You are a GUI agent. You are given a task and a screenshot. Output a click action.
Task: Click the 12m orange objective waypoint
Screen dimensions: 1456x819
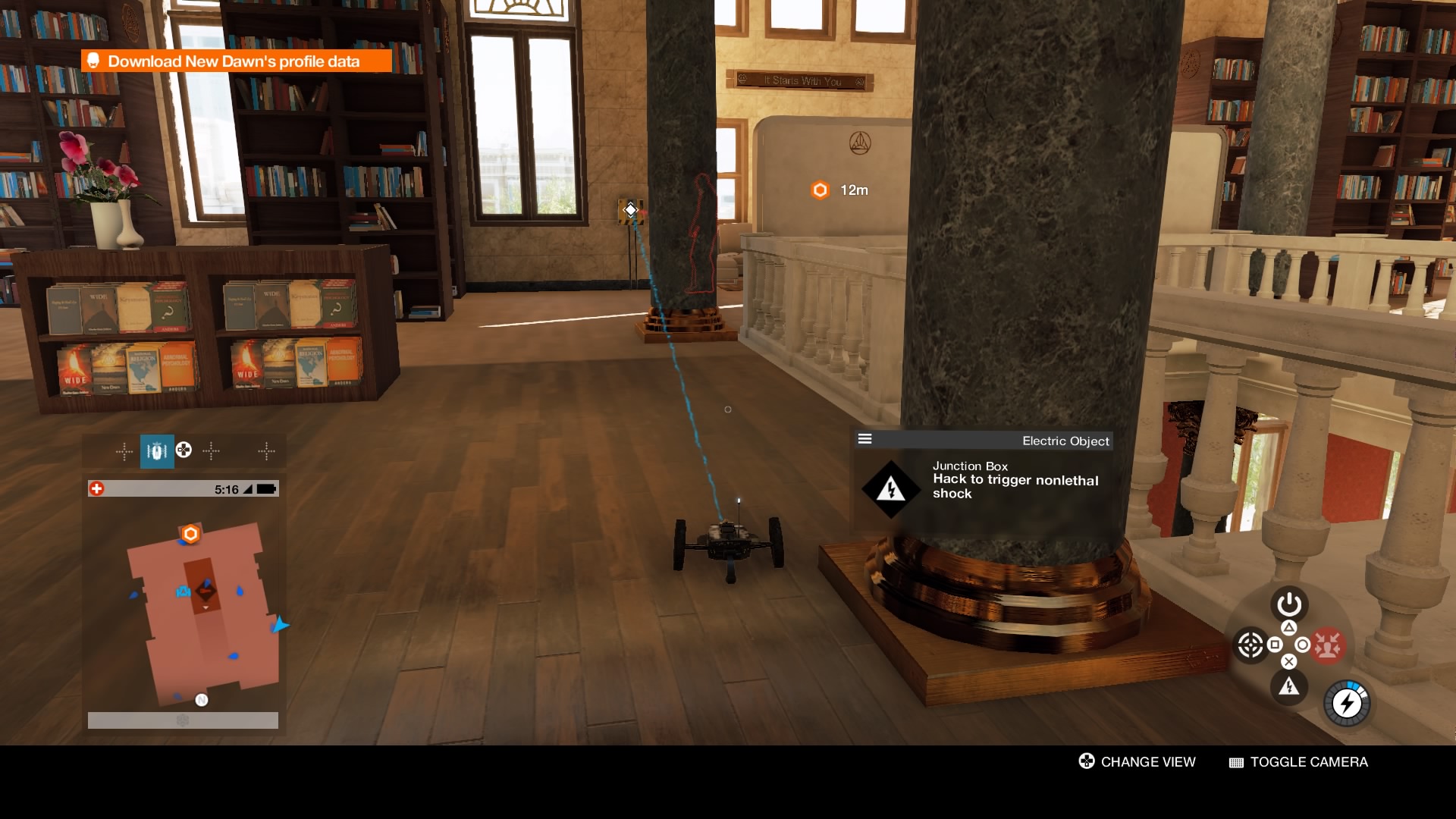[x=820, y=190]
